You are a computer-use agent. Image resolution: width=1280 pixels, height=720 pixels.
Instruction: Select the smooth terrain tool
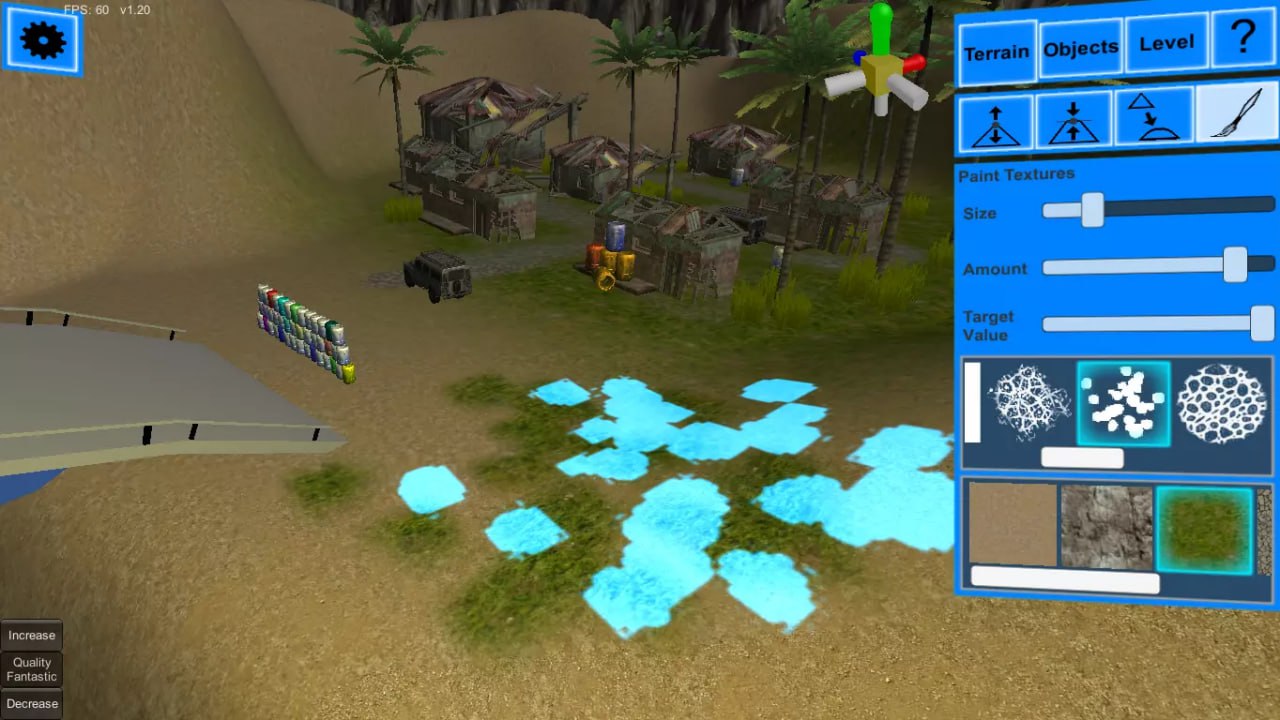1152,117
